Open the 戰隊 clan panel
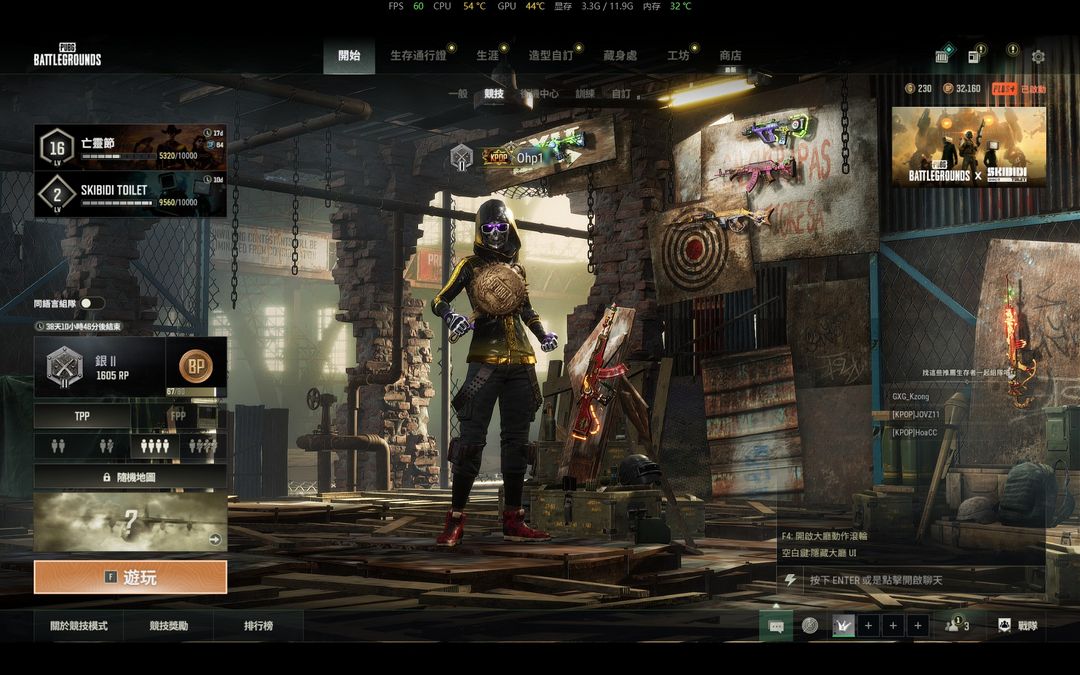1080x675 pixels. pyautogui.click(x=1019, y=626)
